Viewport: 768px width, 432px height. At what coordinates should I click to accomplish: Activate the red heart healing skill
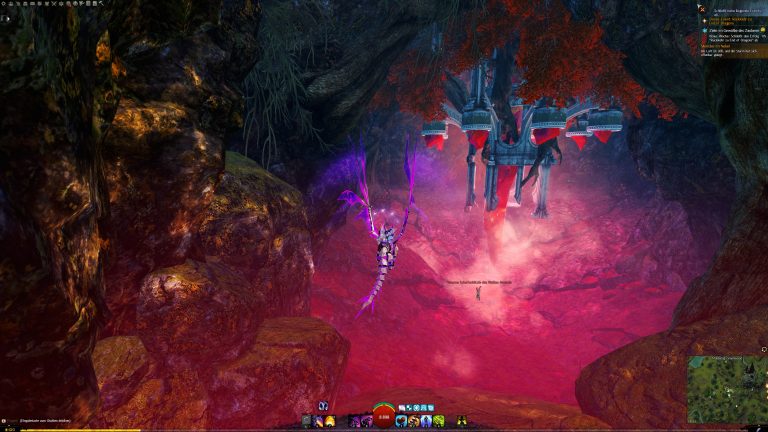[402, 421]
